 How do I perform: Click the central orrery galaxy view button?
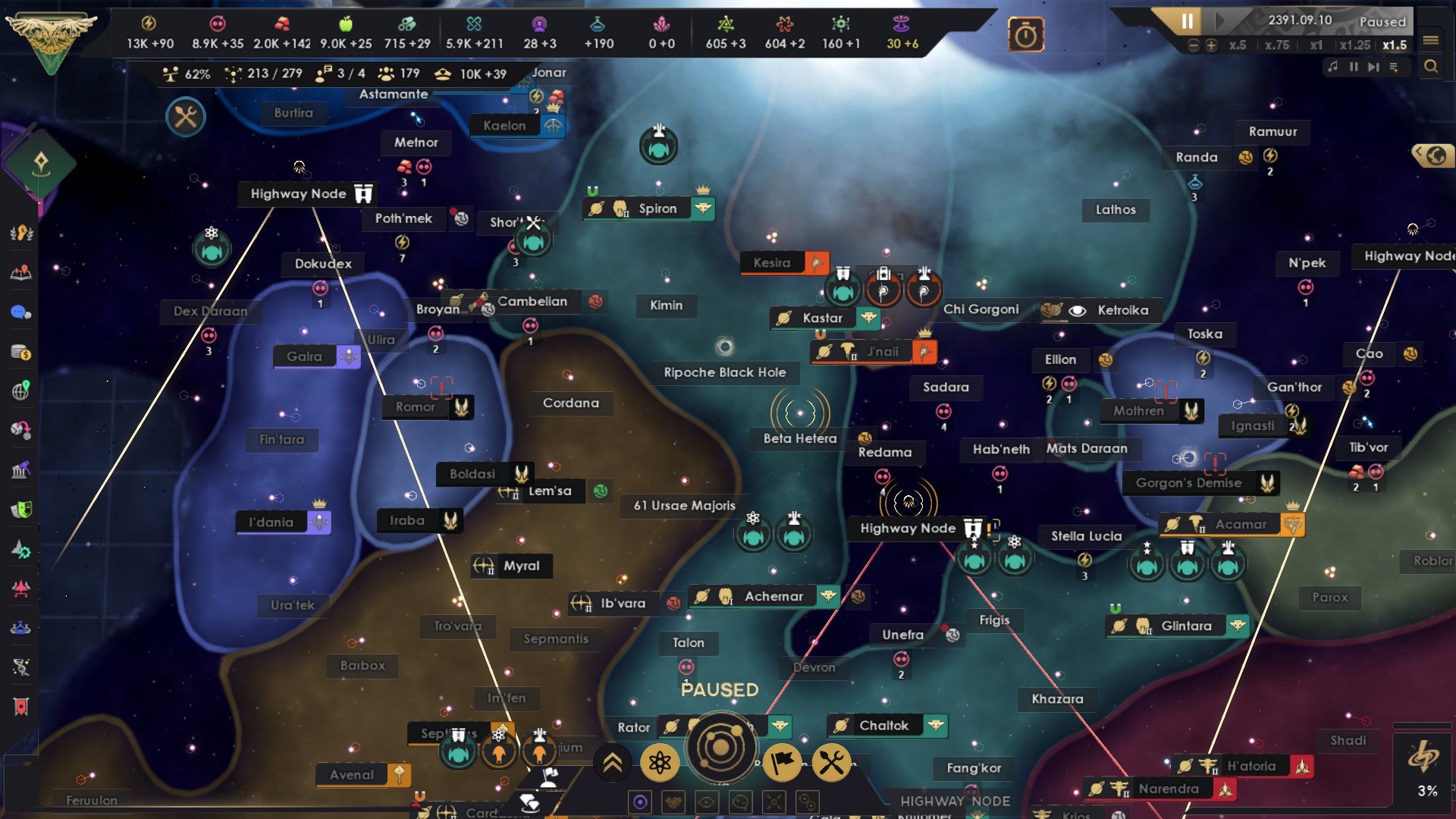721,752
